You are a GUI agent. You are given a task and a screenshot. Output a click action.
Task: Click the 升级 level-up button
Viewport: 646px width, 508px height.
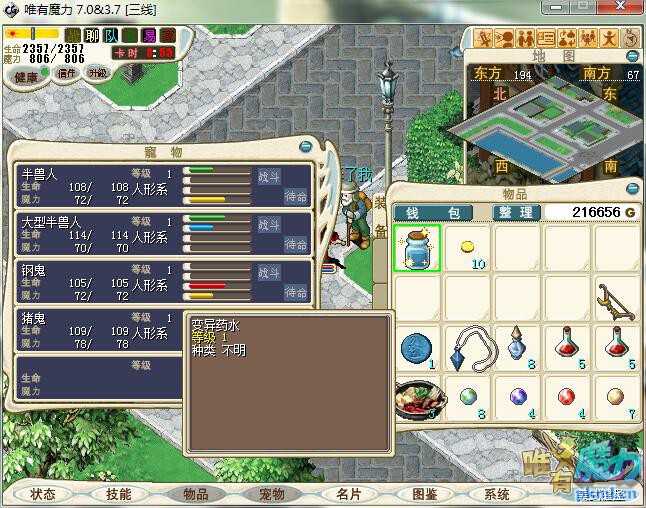pyautogui.click(x=97, y=73)
